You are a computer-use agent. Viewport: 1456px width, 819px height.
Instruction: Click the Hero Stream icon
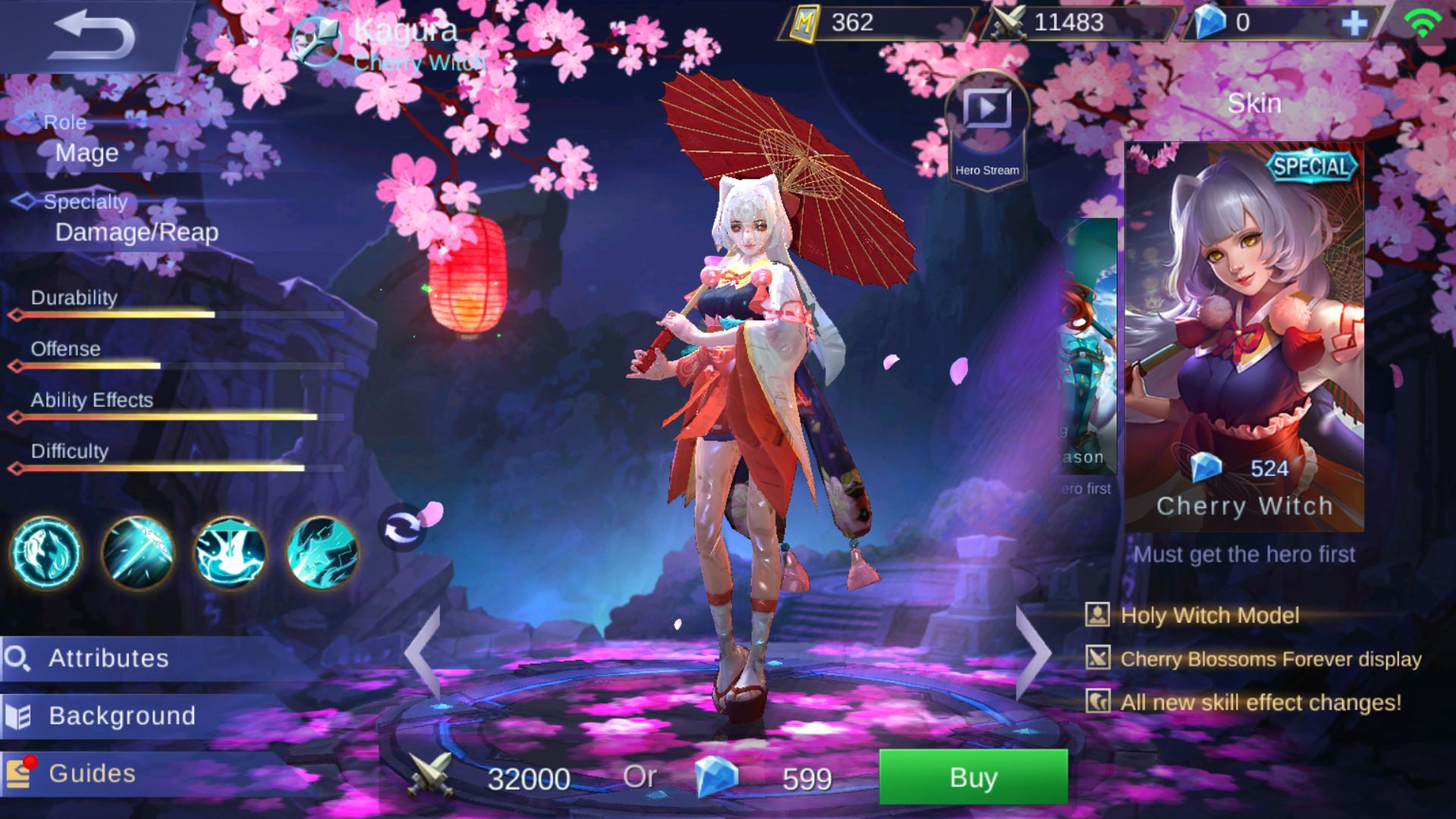click(x=987, y=108)
